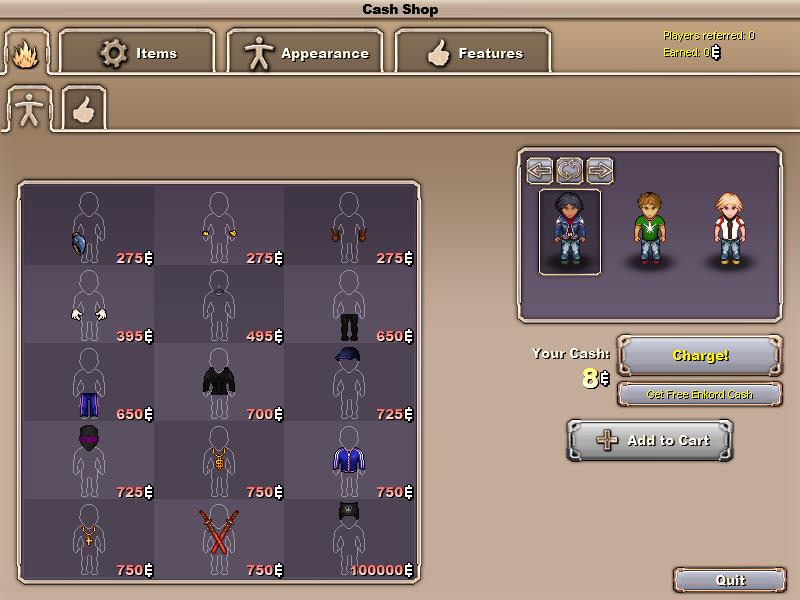Screen dimensions: 800x600
Task: Click the Charge! button
Action: click(700, 356)
